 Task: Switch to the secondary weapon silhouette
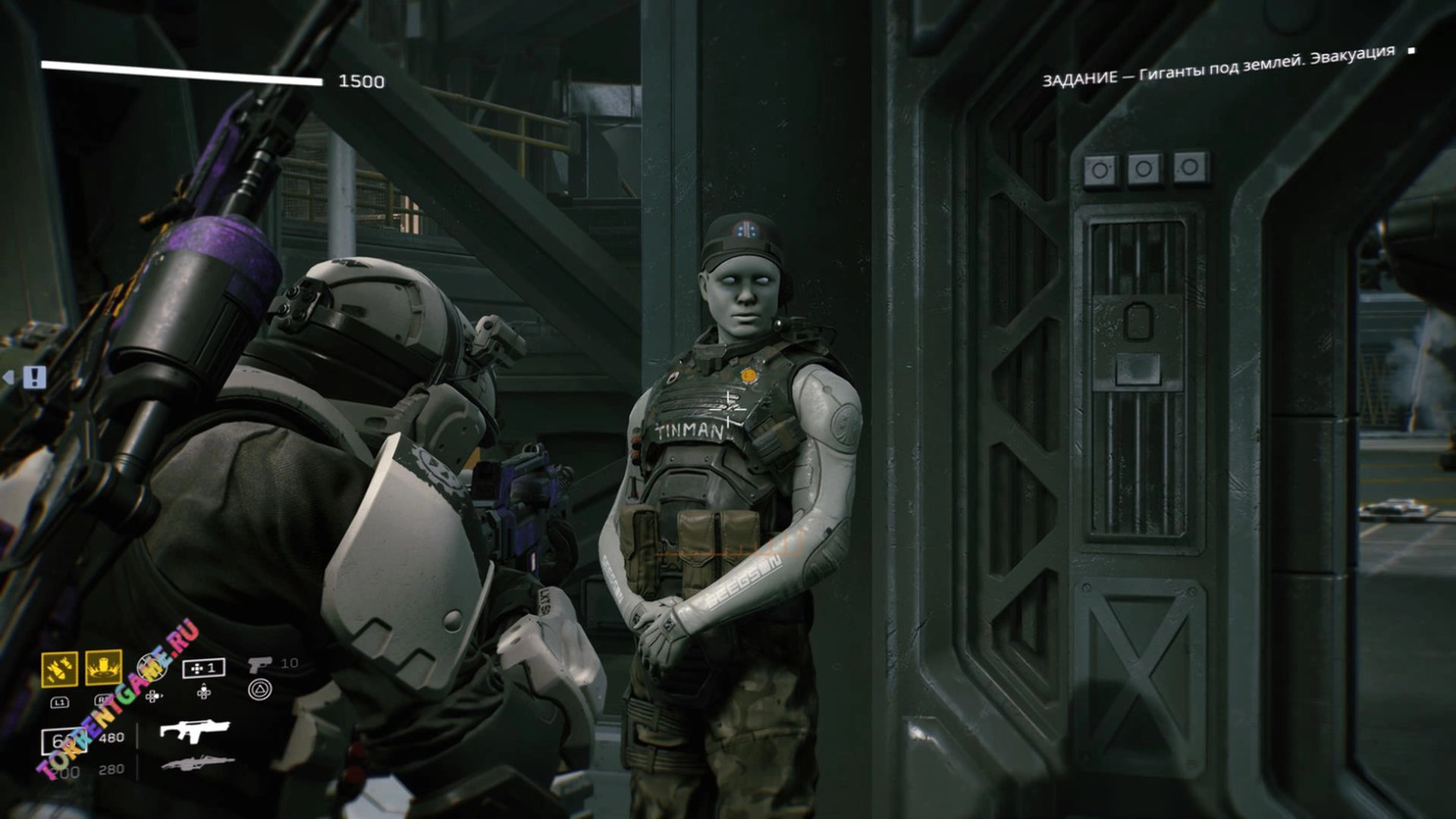(x=197, y=763)
